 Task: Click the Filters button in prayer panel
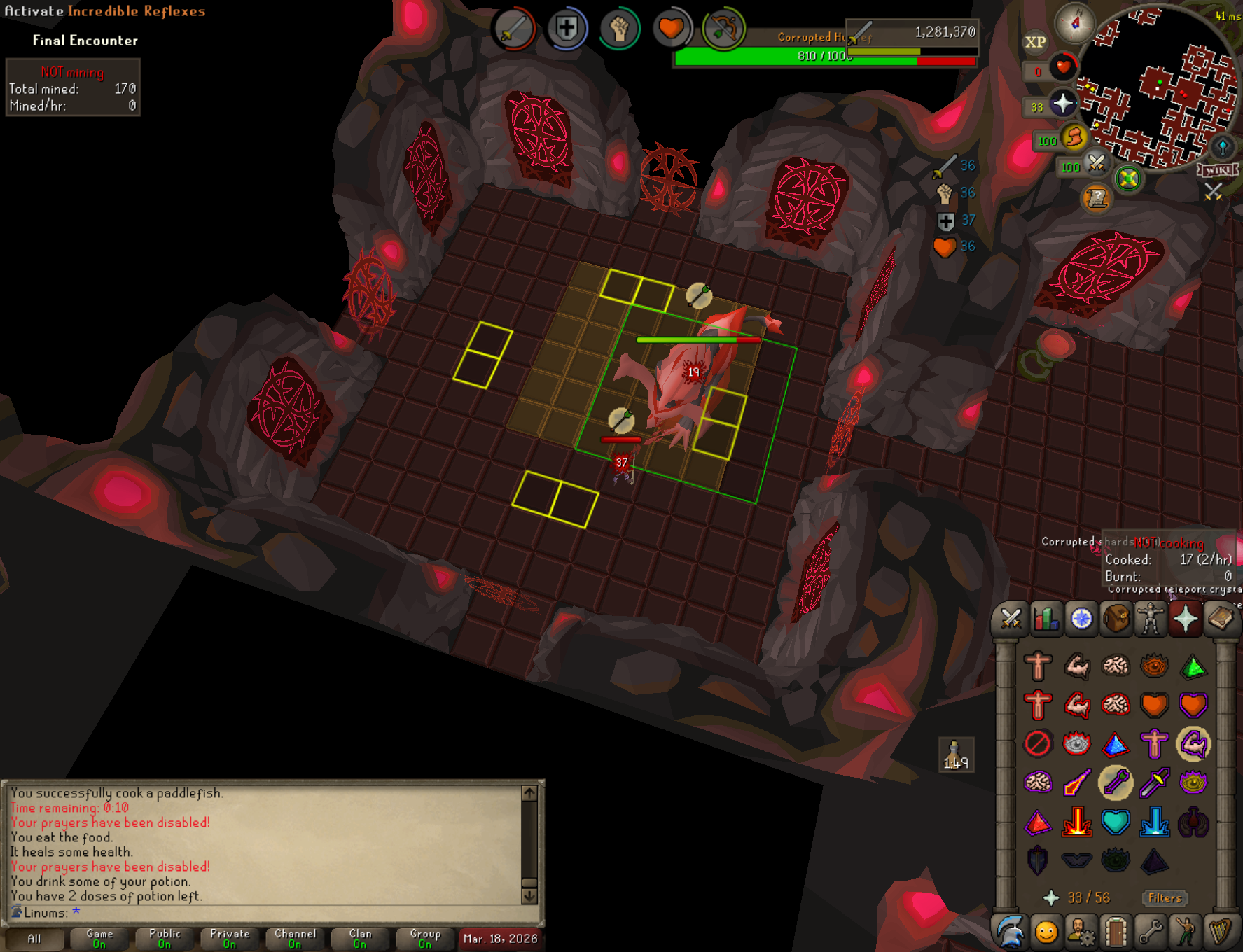(x=1165, y=898)
